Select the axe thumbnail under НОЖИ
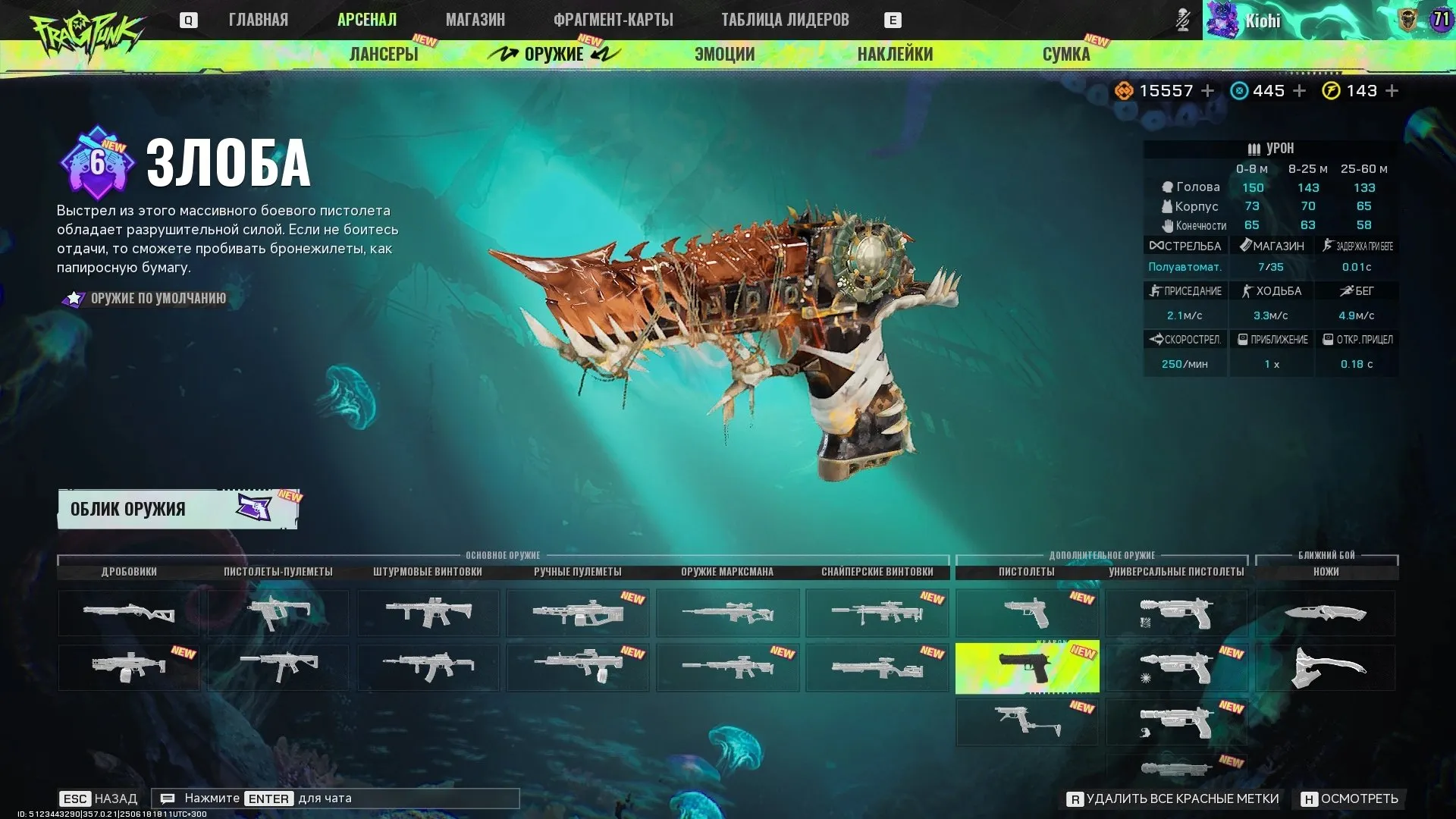 click(1324, 667)
